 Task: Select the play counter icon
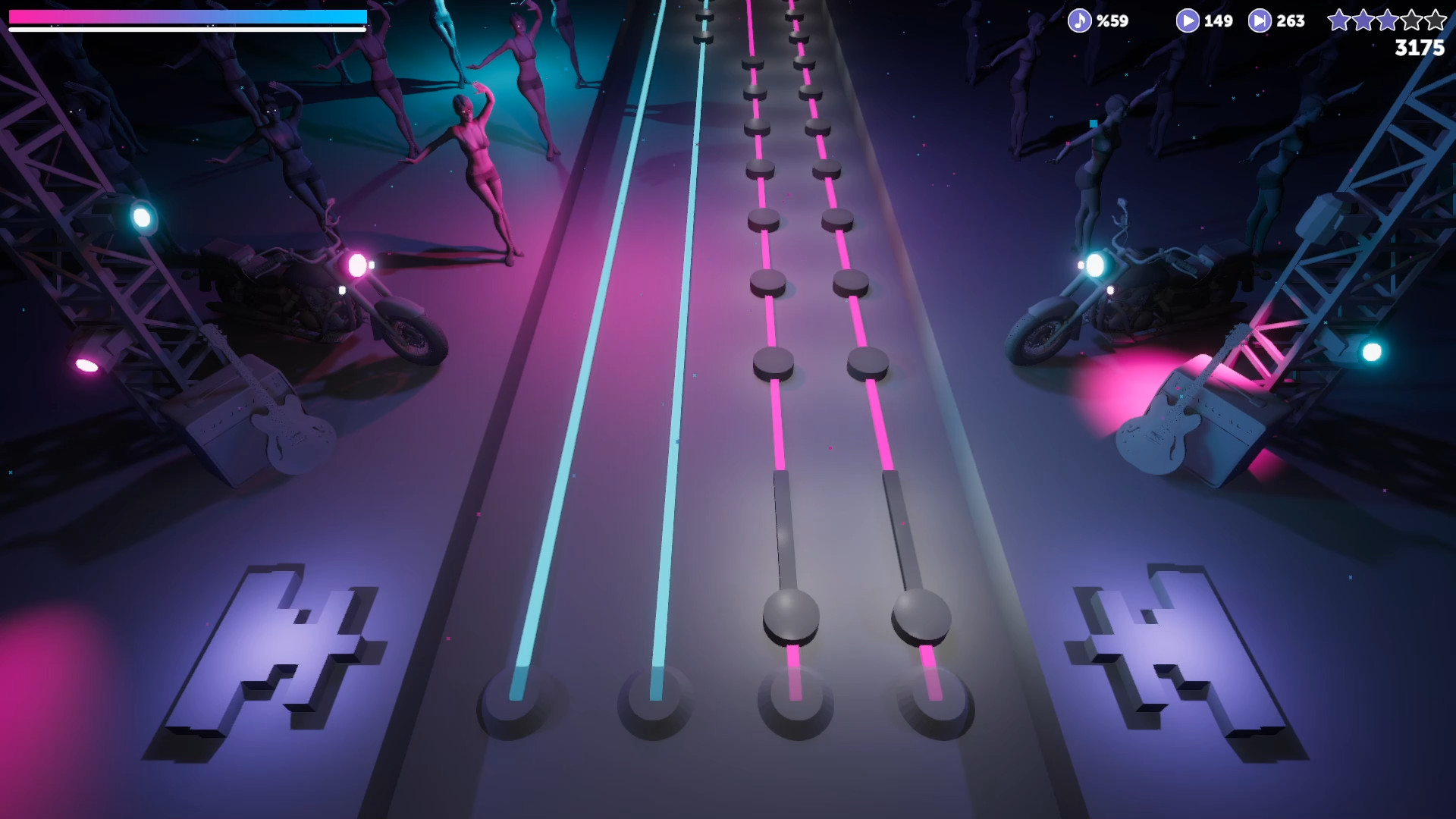coord(1187,20)
